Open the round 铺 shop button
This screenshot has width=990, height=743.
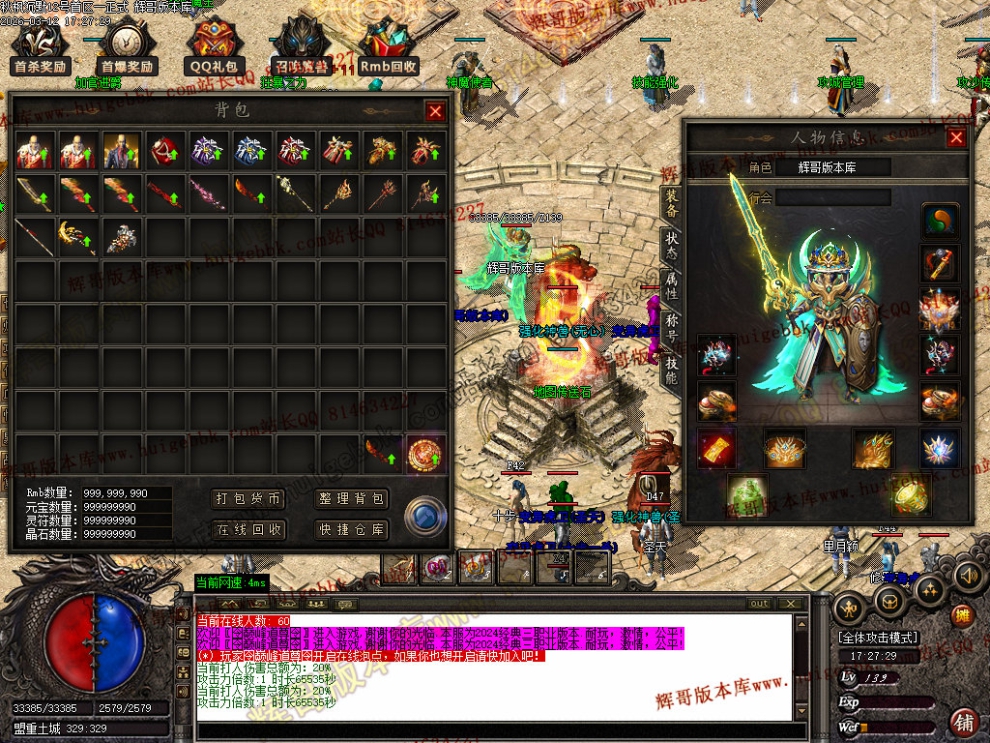pos(964,721)
